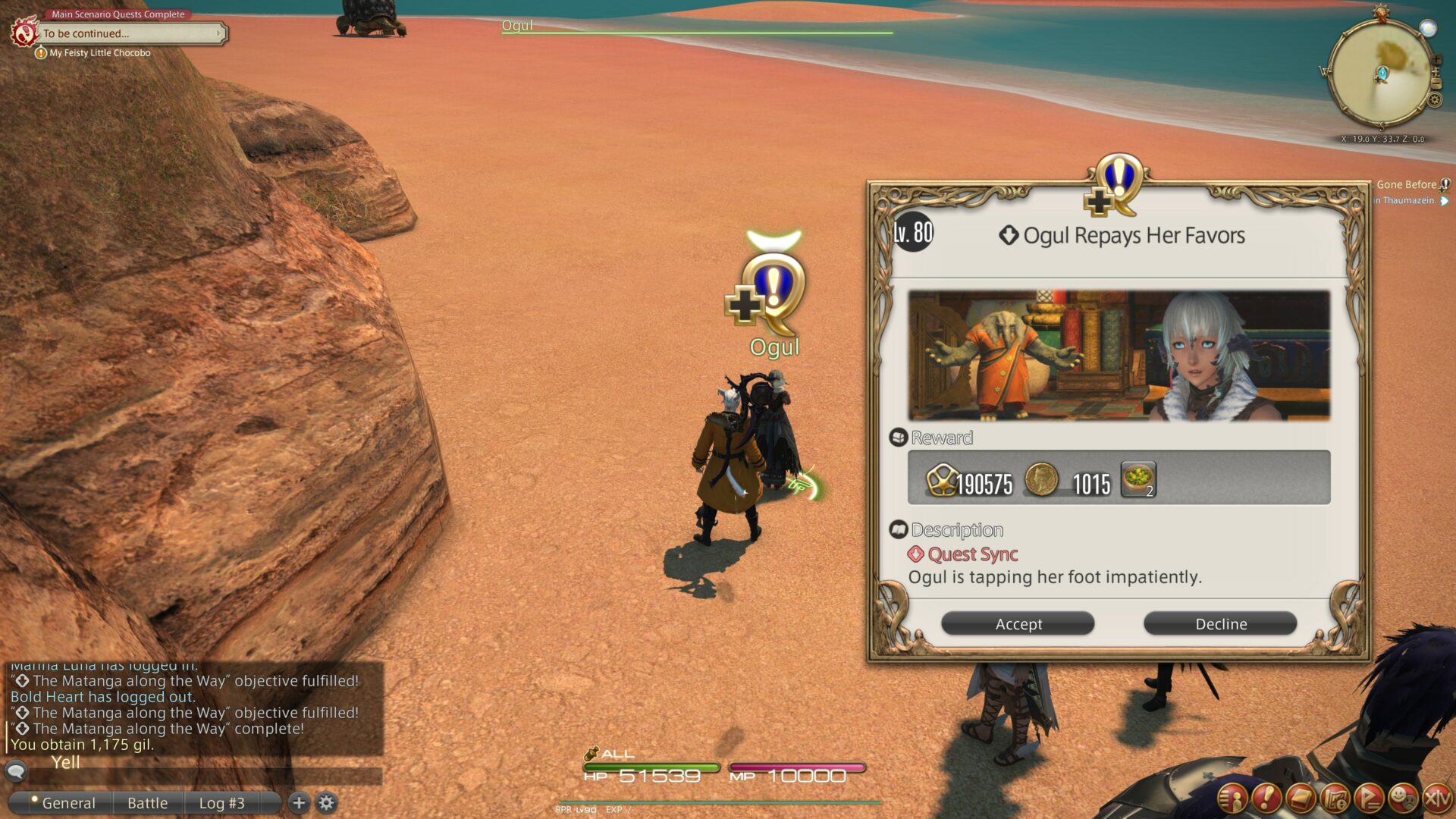Image resolution: width=1456 pixels, height=819 pixels.
Task: Accept the quest Ogul Repays Her Favors
Action: pyautogui.click(x=1017, y=623)
